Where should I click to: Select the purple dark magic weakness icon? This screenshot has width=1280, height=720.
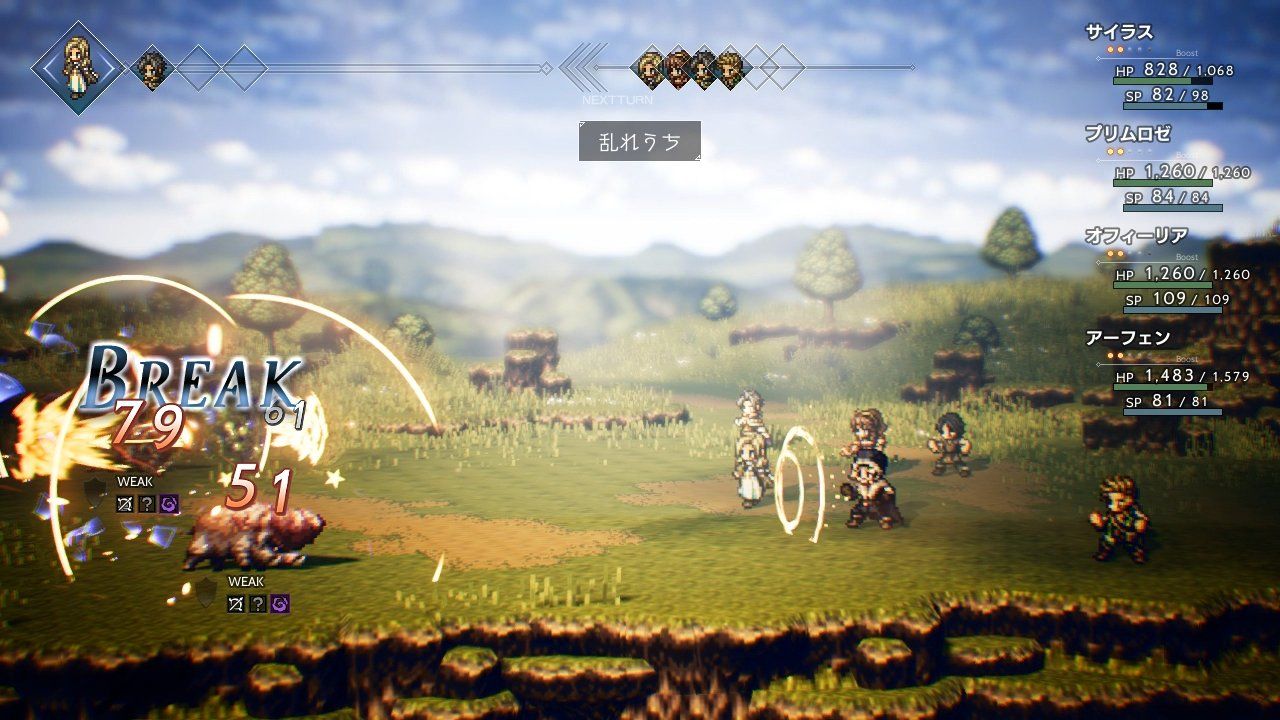pyautogui.click(x=169, y=504)
